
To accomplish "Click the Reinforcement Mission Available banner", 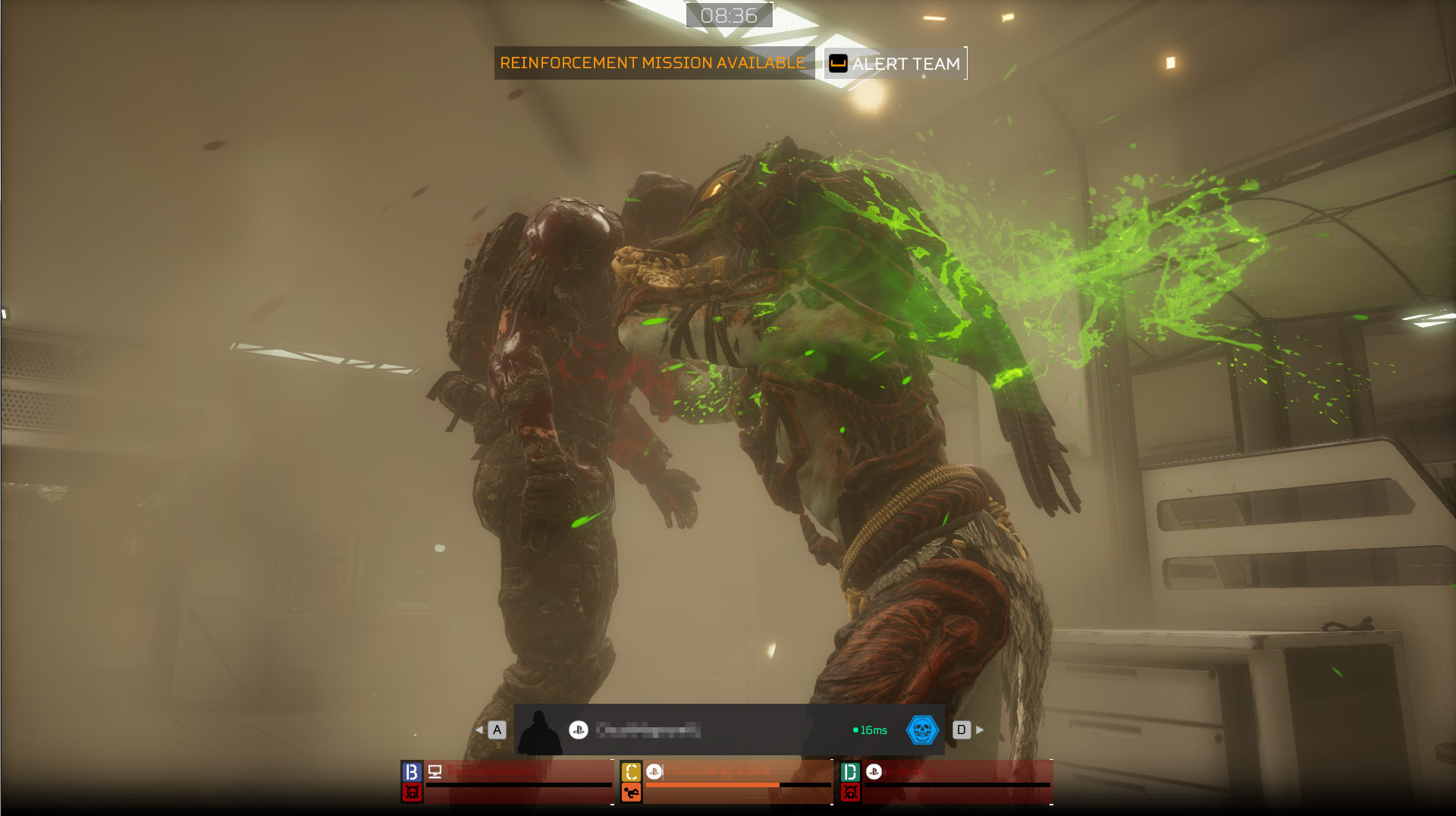I will (x=653, y=63).
